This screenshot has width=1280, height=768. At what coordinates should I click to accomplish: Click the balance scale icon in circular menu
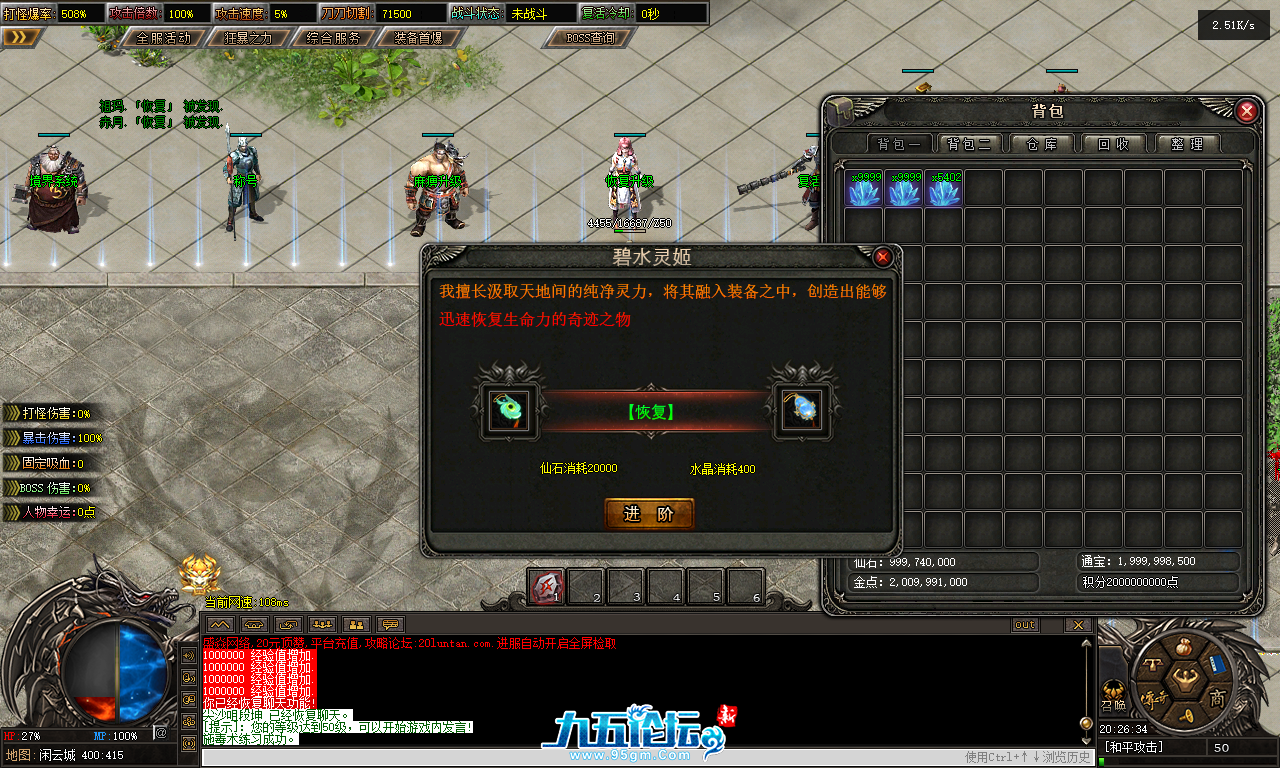(x=1154, y=663)
